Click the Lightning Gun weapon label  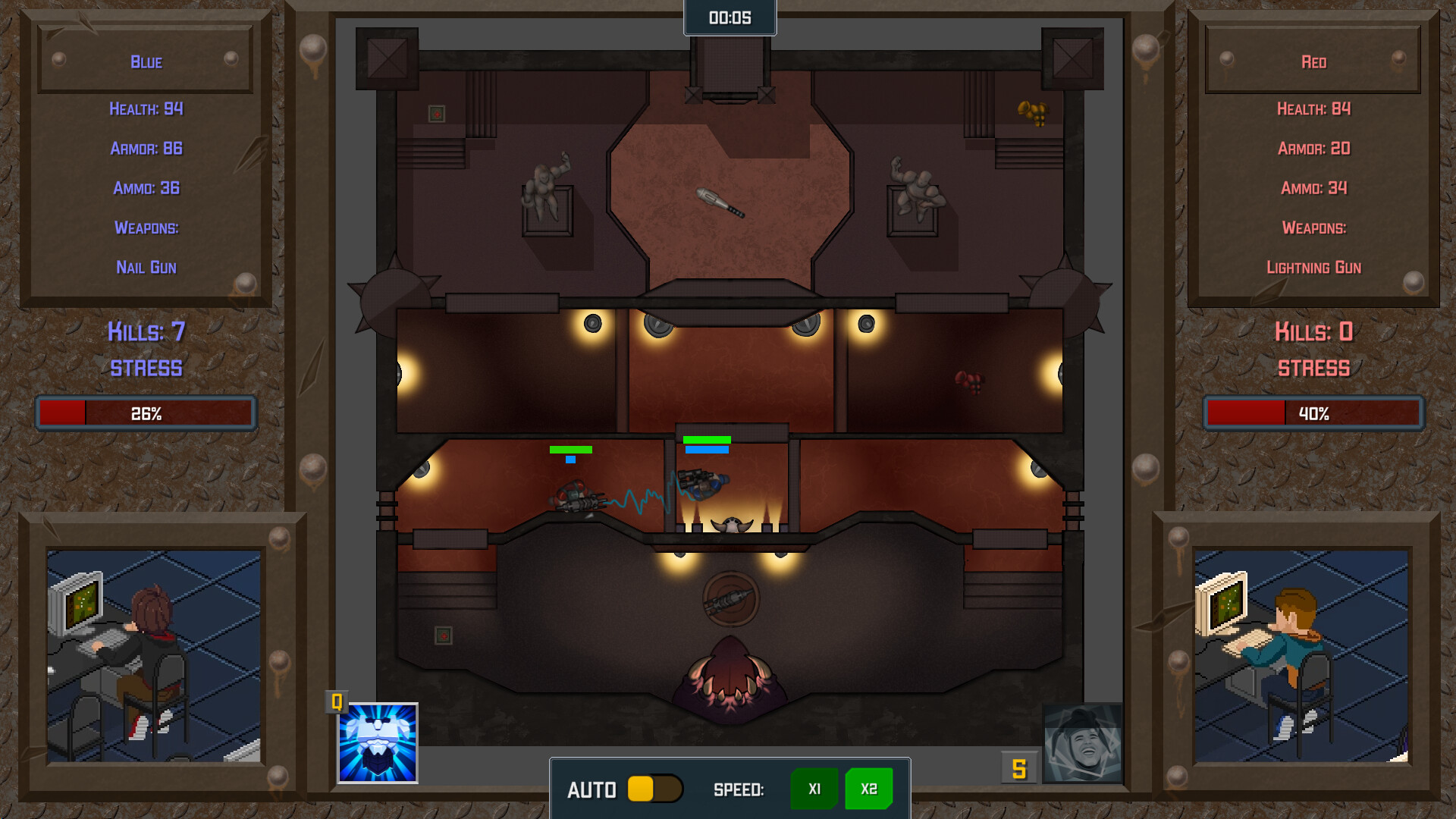[x=1313, y=267]
